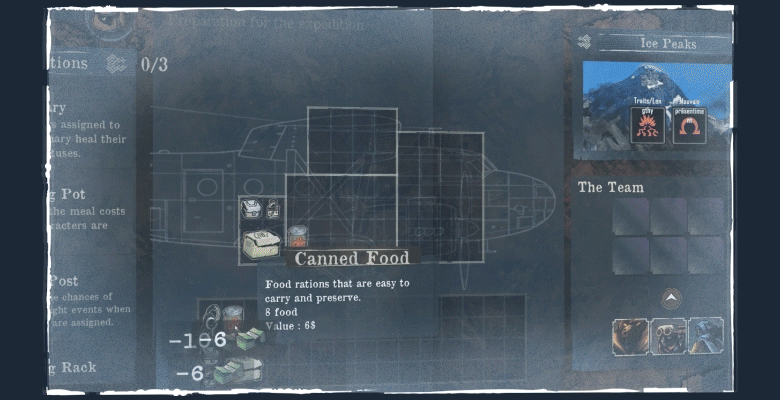Select the horseshoe premonition icon
The image size is (780, 400).
tap(686, 126)
